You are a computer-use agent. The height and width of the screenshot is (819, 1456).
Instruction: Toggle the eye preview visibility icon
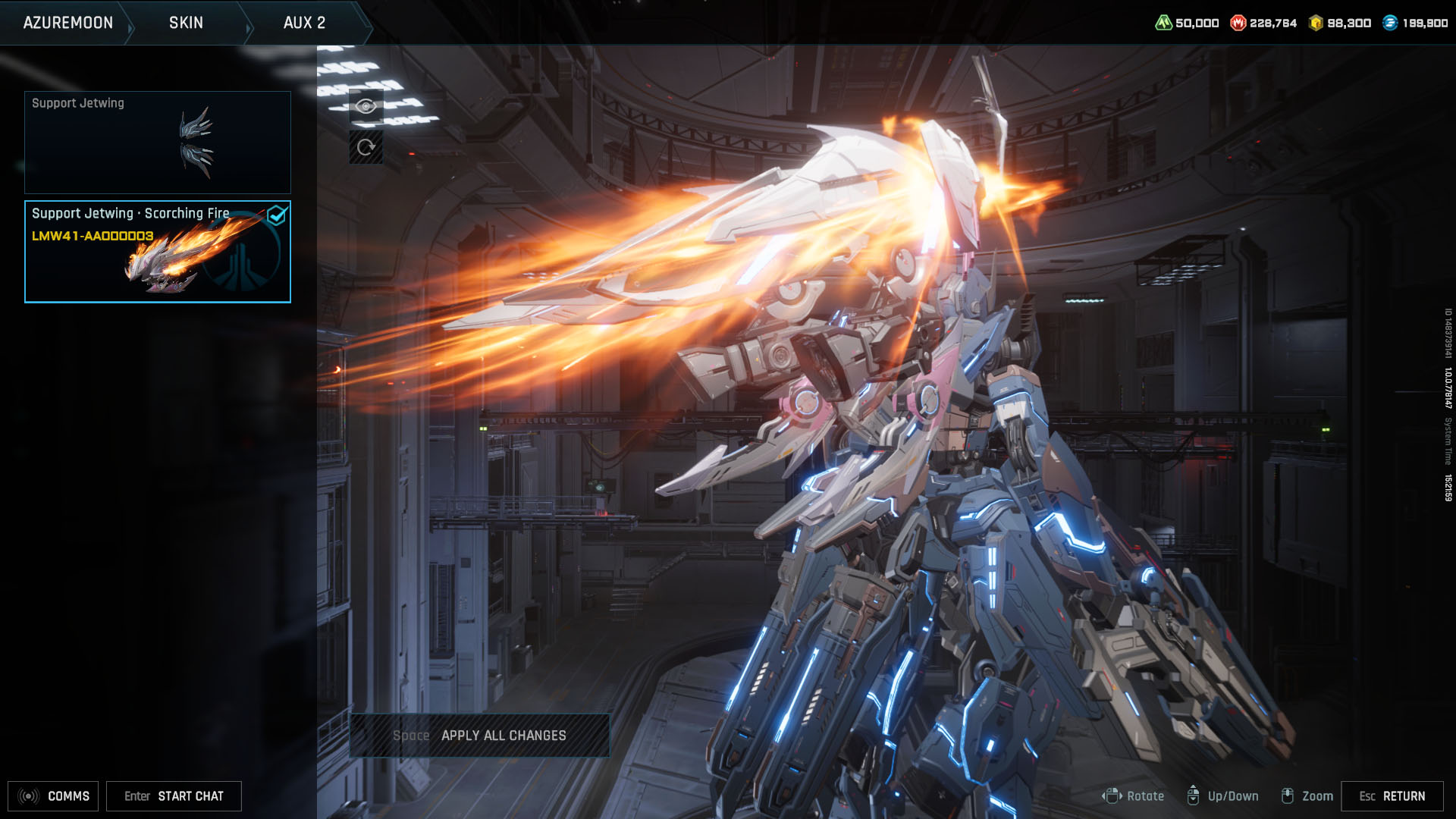pos(366,105)
